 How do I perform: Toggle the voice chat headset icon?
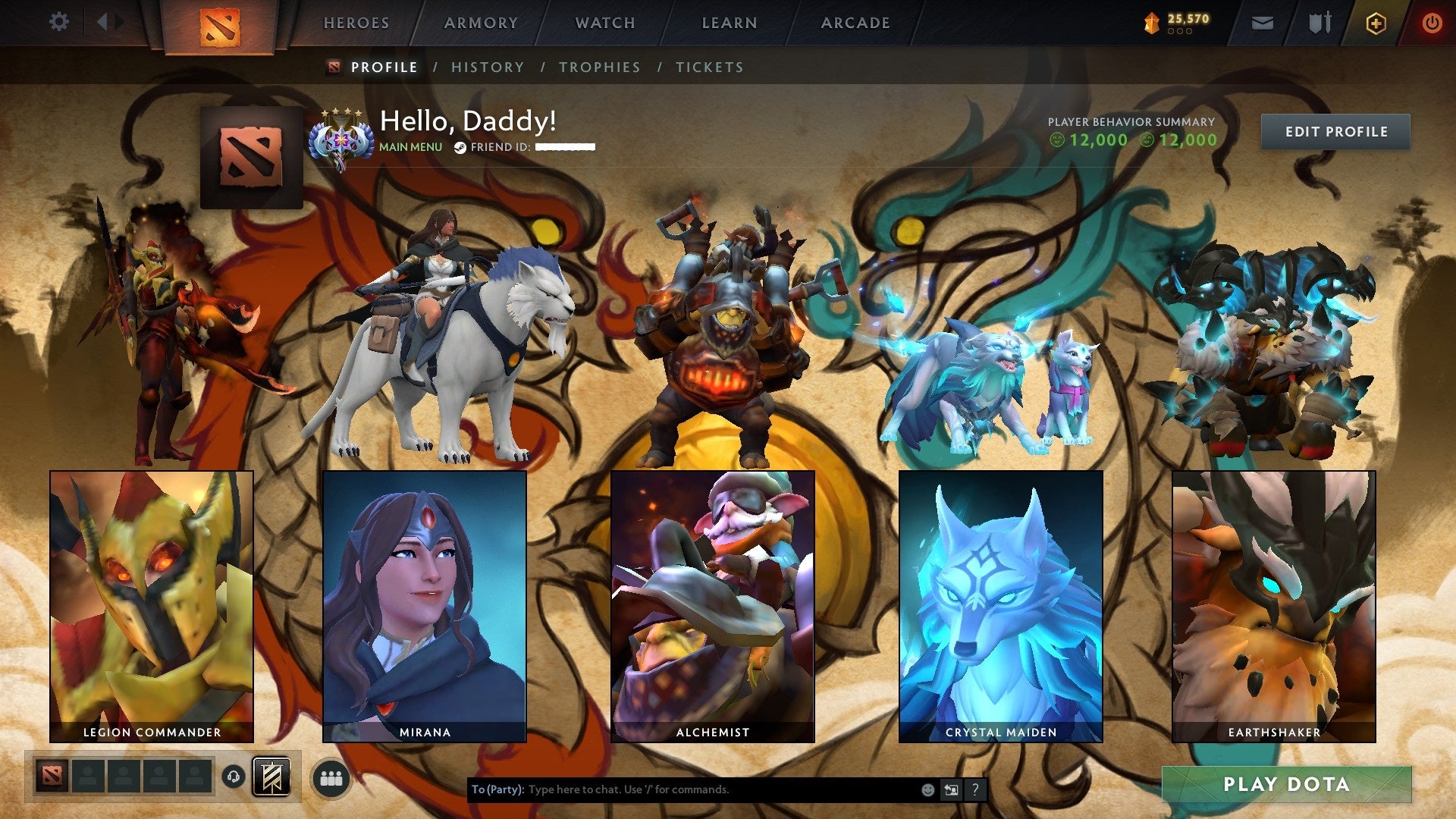click(234, 777)
